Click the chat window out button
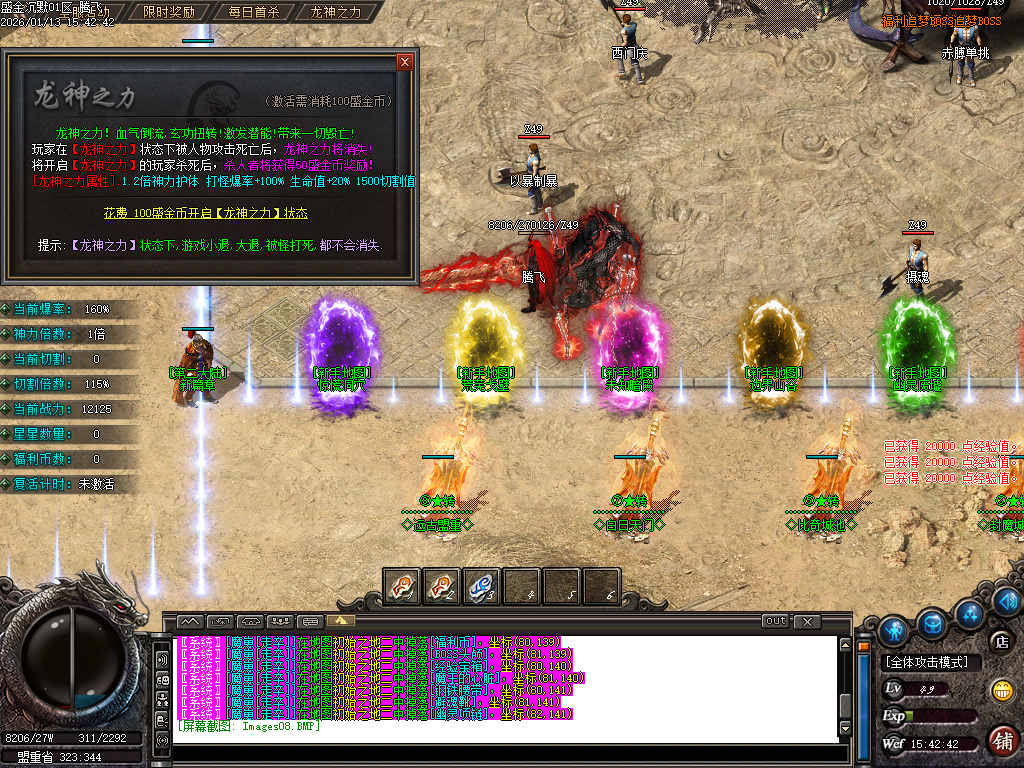 [x=775, y=621]
